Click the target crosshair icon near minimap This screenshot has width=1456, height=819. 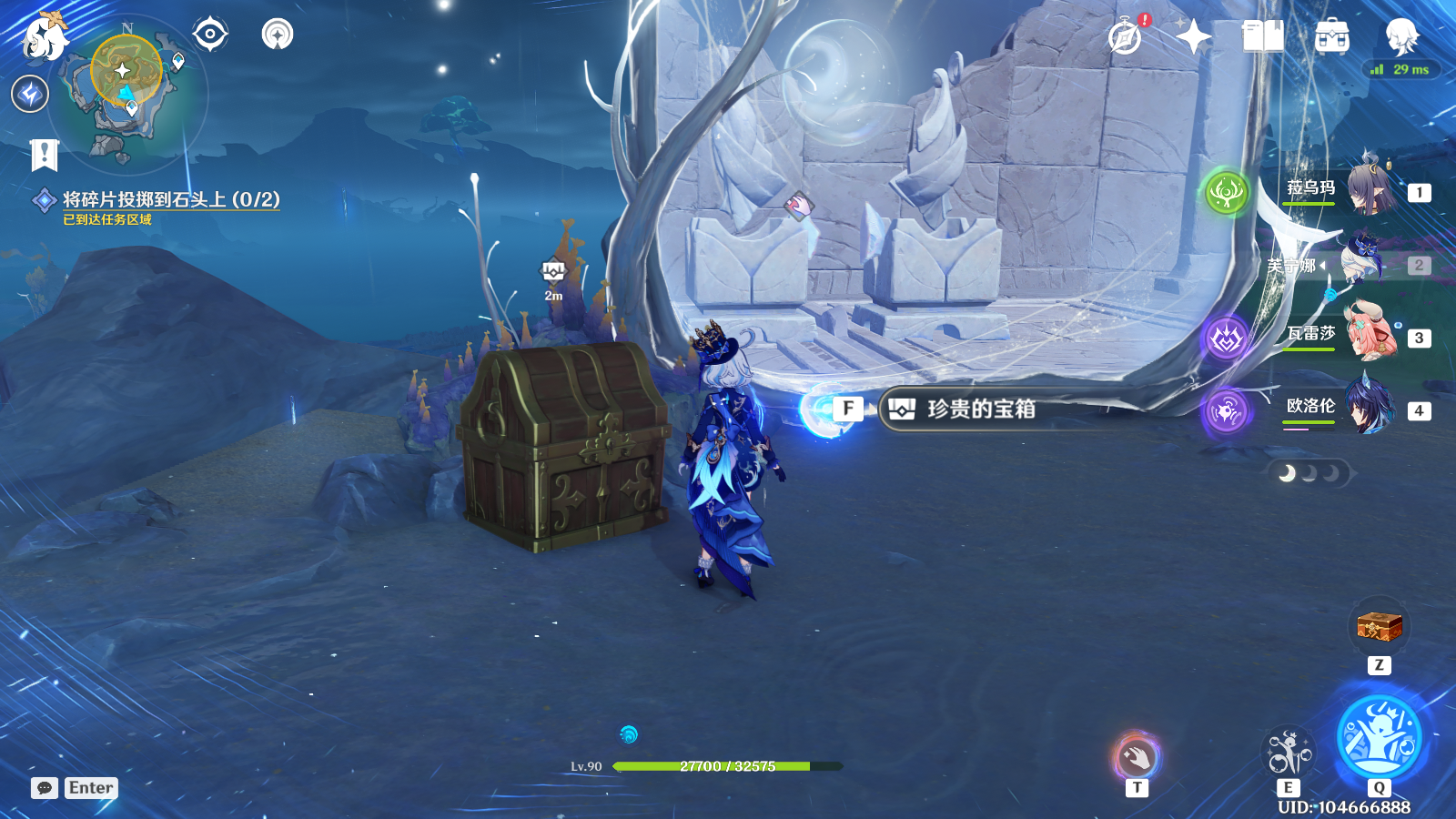coord(210,35)
